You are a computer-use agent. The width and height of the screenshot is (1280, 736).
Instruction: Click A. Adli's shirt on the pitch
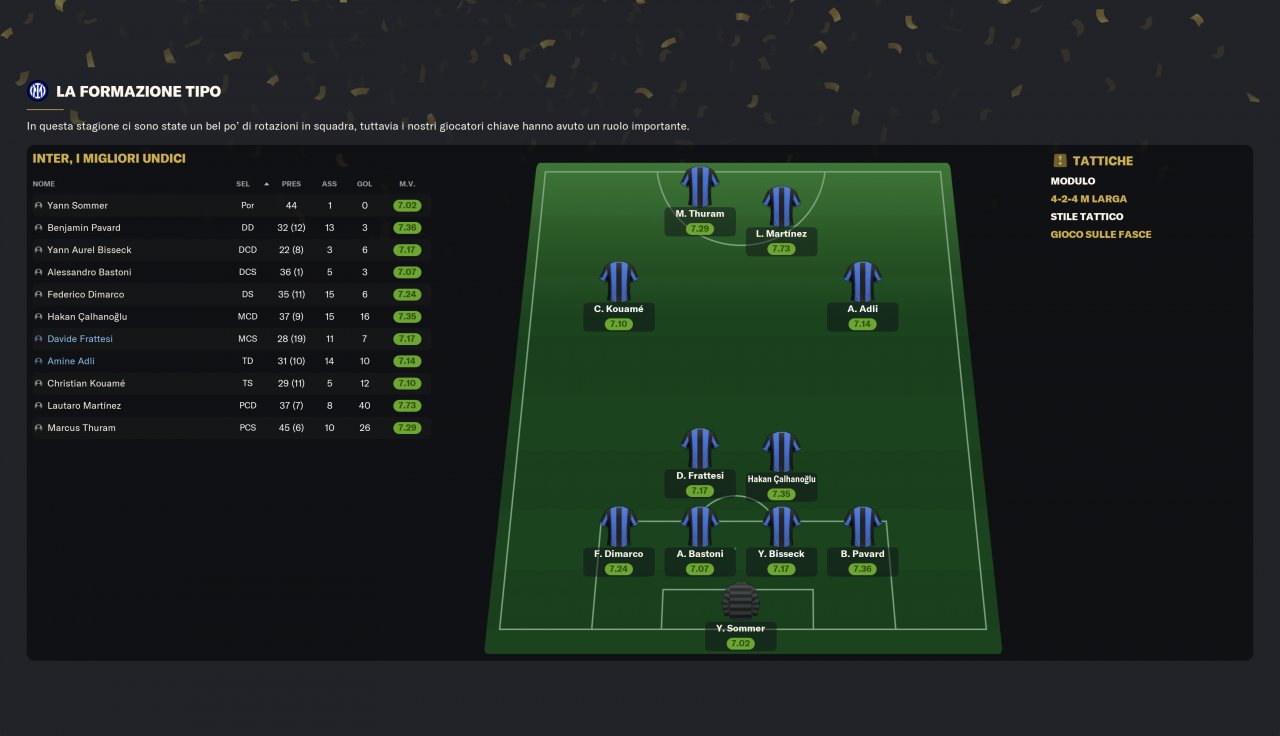862,282
